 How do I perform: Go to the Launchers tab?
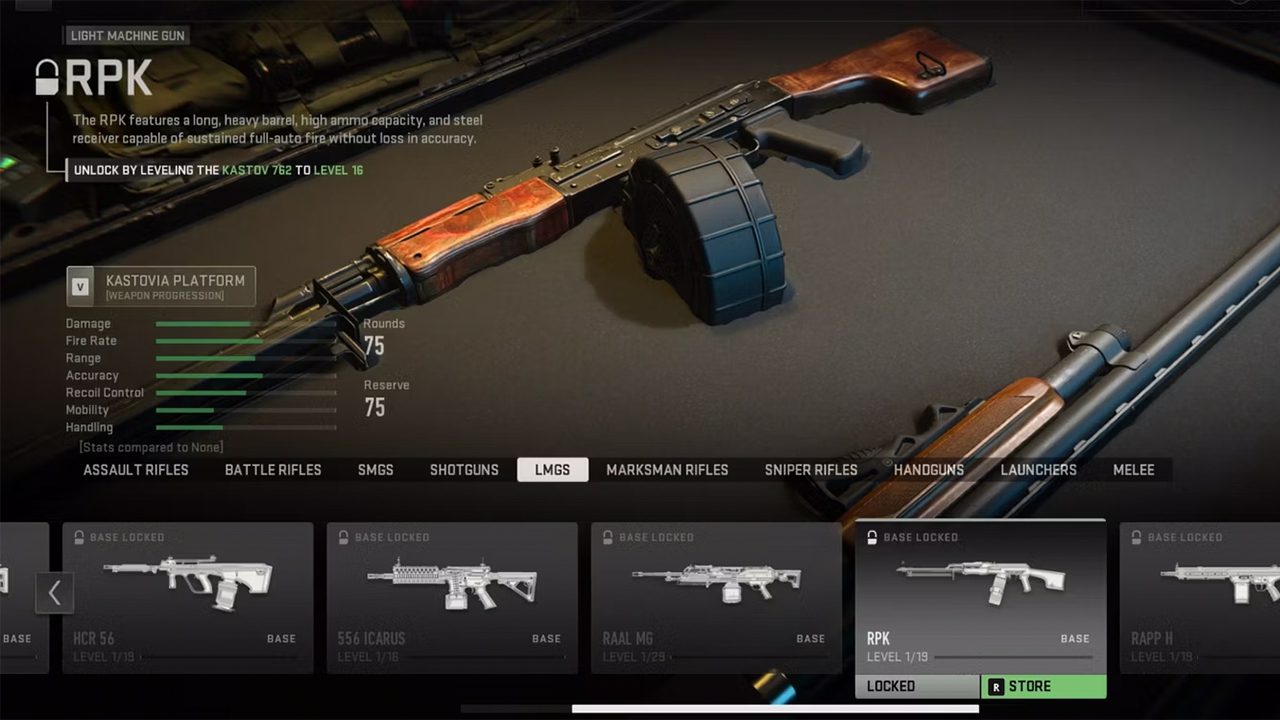(x=1039, y=470)
